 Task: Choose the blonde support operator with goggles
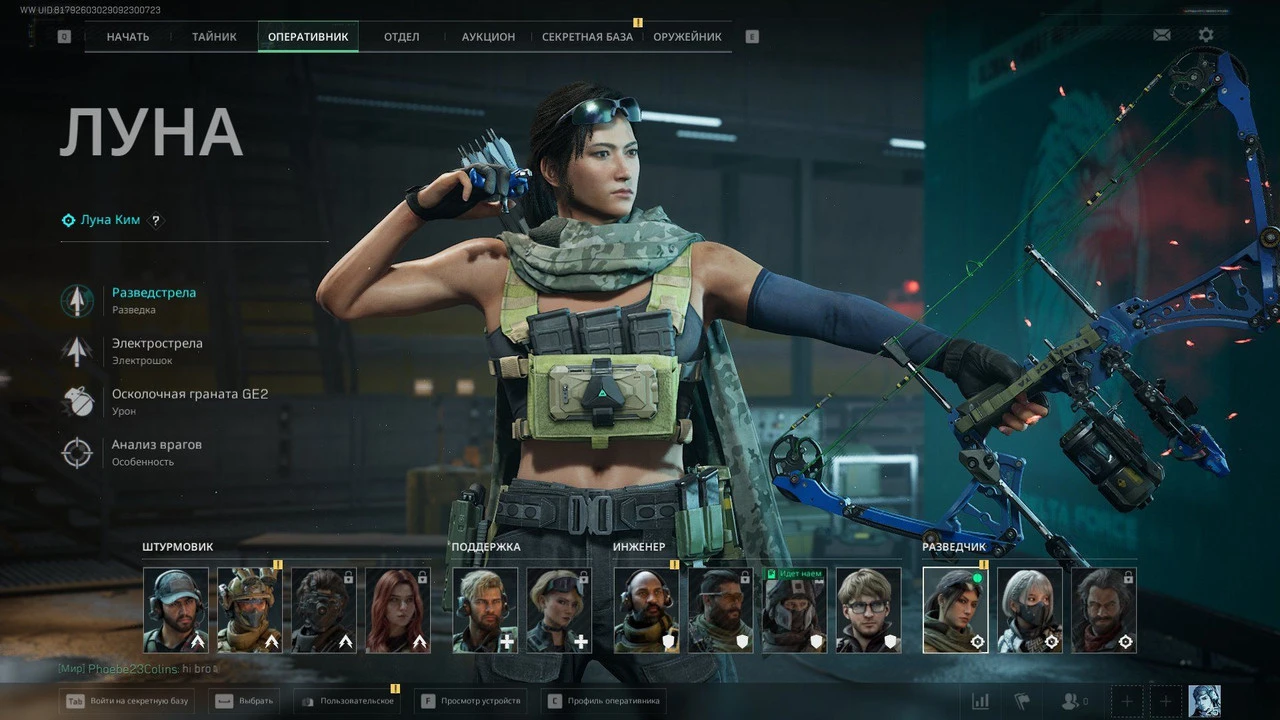(x=559, y=610)
